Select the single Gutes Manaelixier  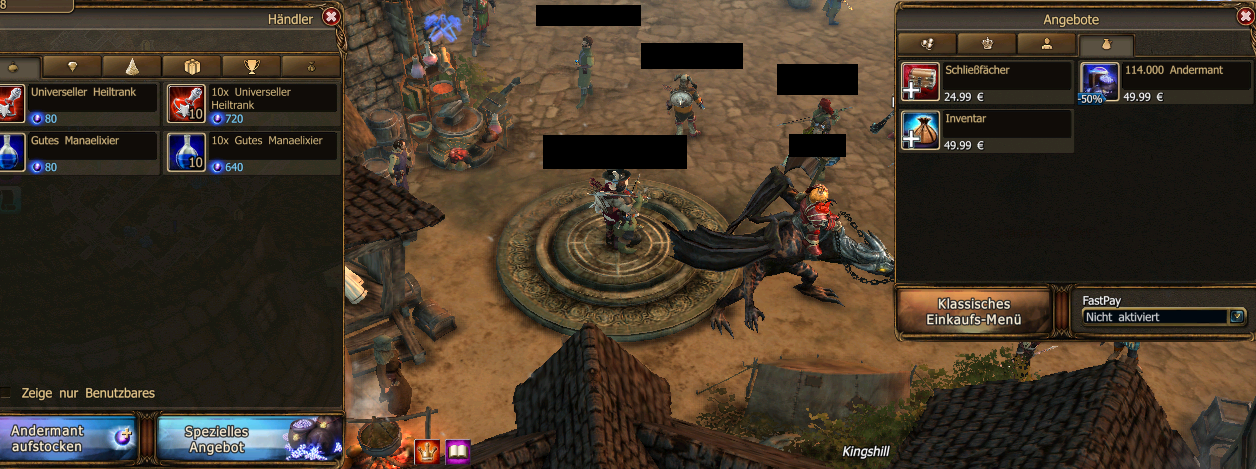pos(80,152)
